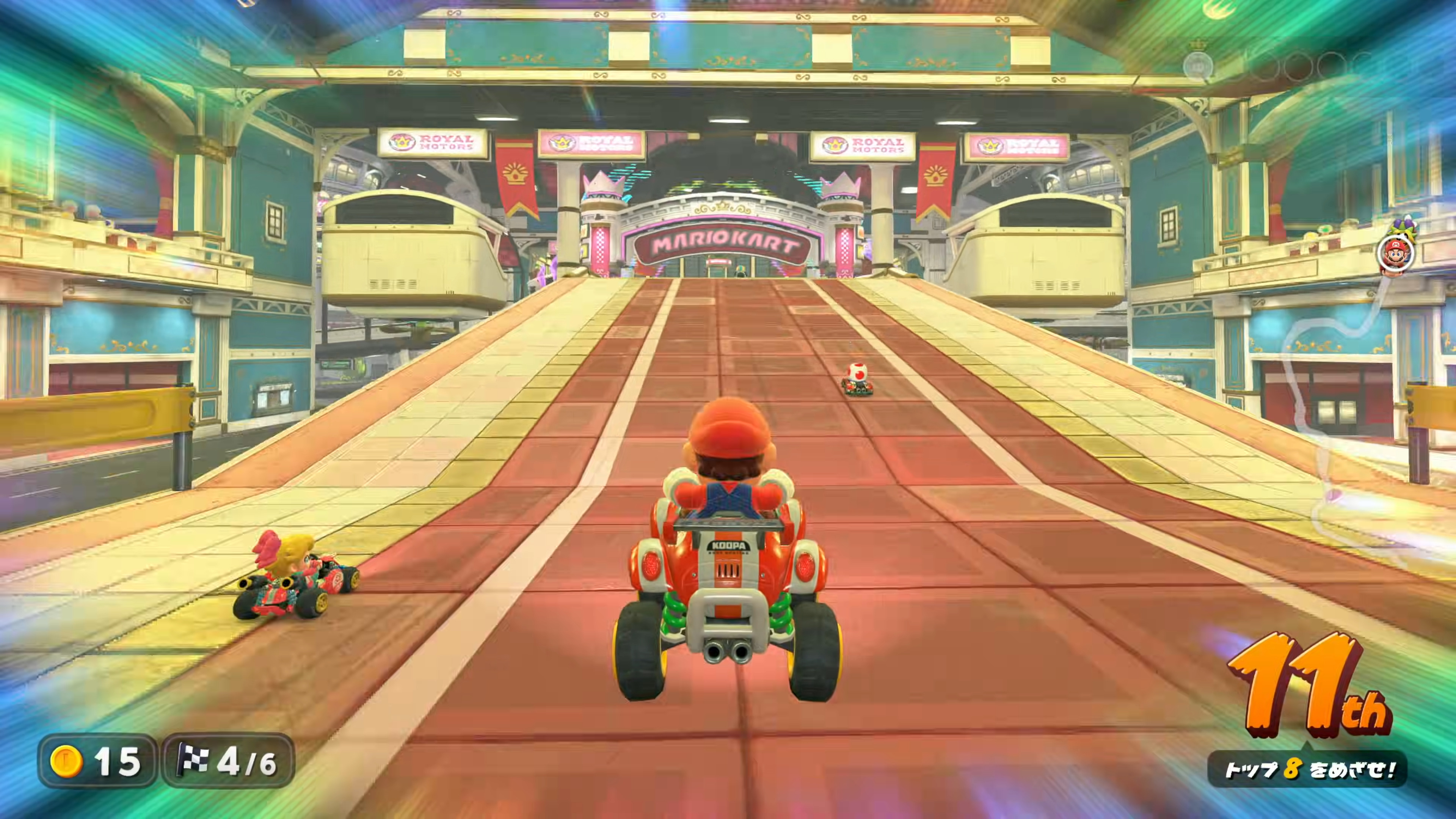The image size is (1456, 819).
Task: Click Mario's marker on the minimap
Action: point(1395,255)
